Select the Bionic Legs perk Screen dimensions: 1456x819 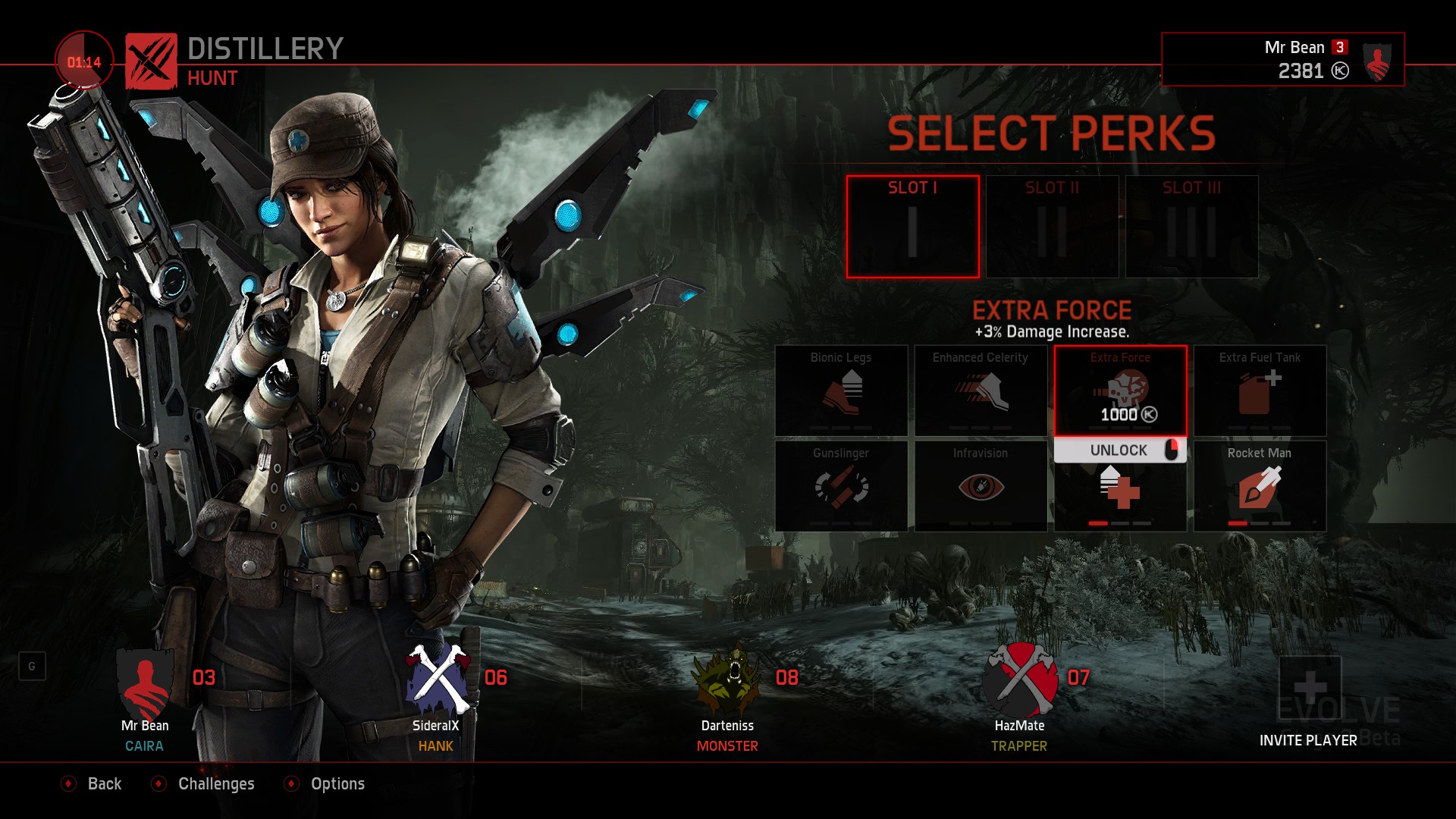pyautogui.click(x=841, y=391)
